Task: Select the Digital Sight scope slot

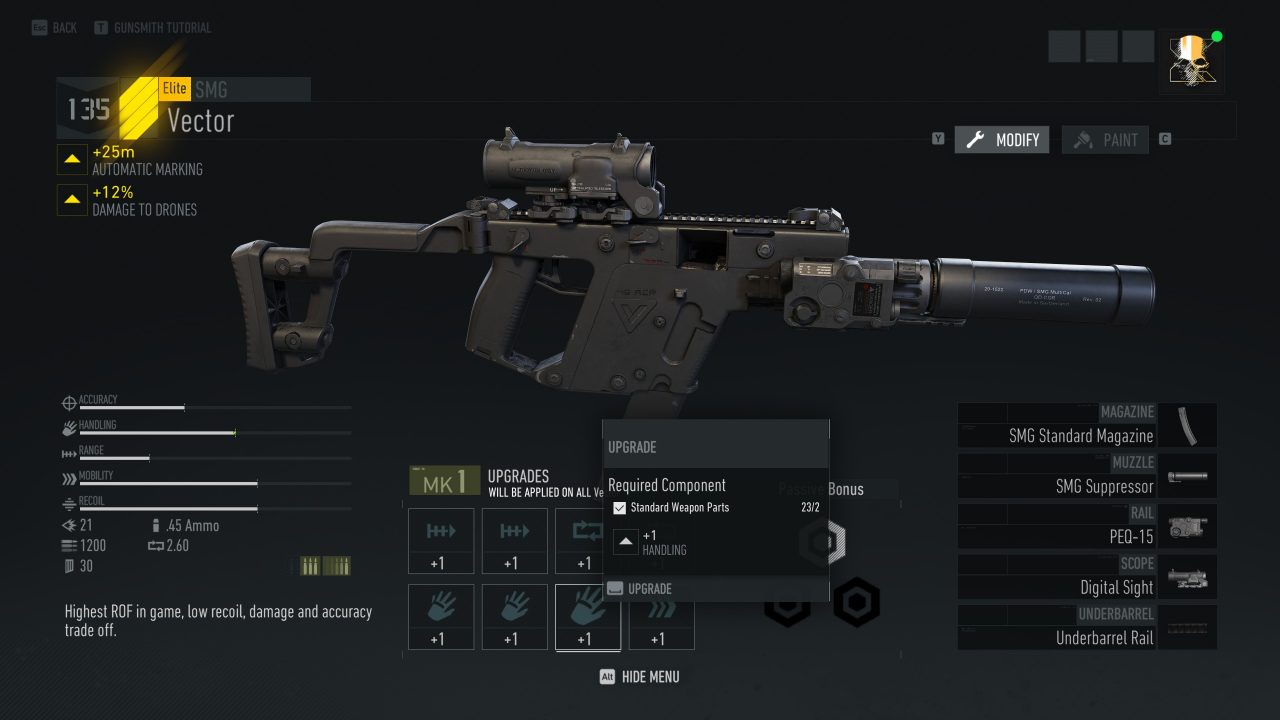Action: 1087,577
